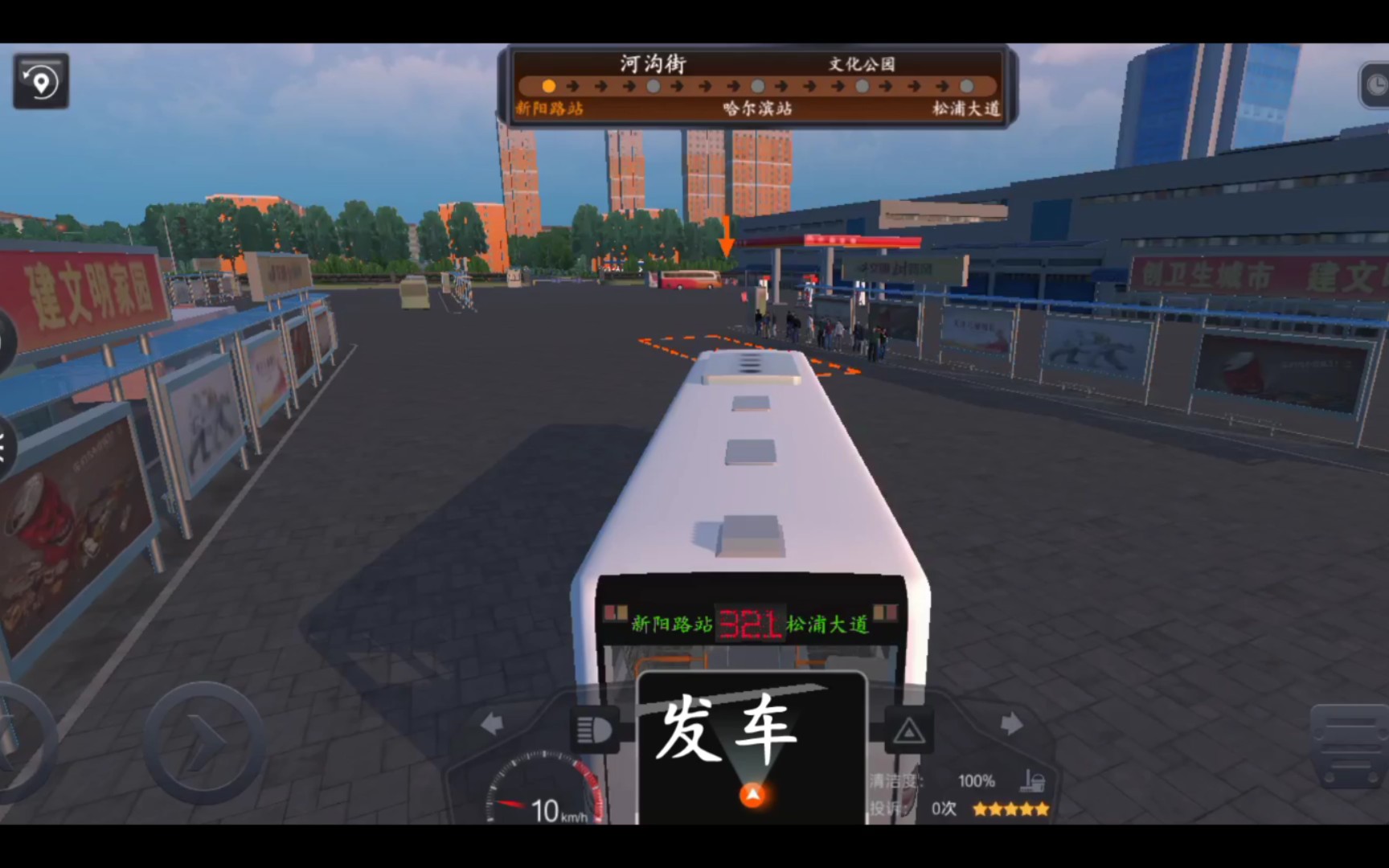Tap the five-star rating display
The image size is (1389, 868).
(x=1010, y=810)
